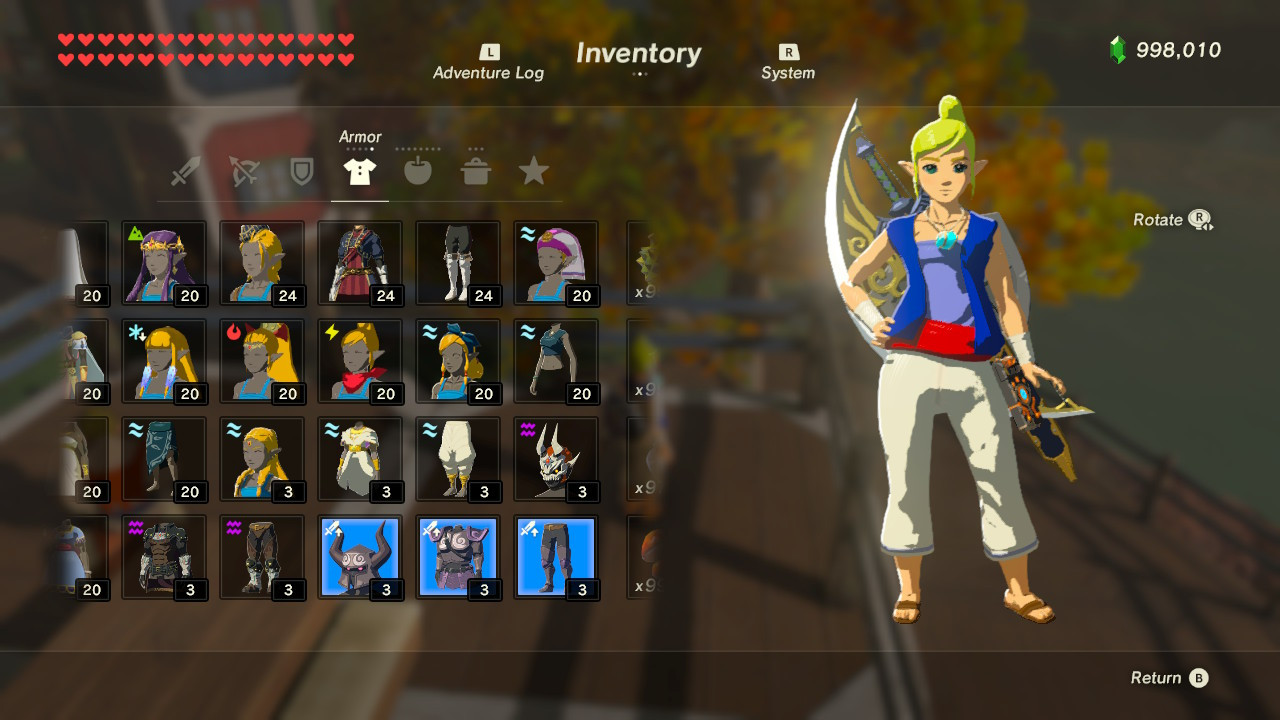1280x720 pixels.
Task: Select the cooked meals pot icon
Action: 476,170
